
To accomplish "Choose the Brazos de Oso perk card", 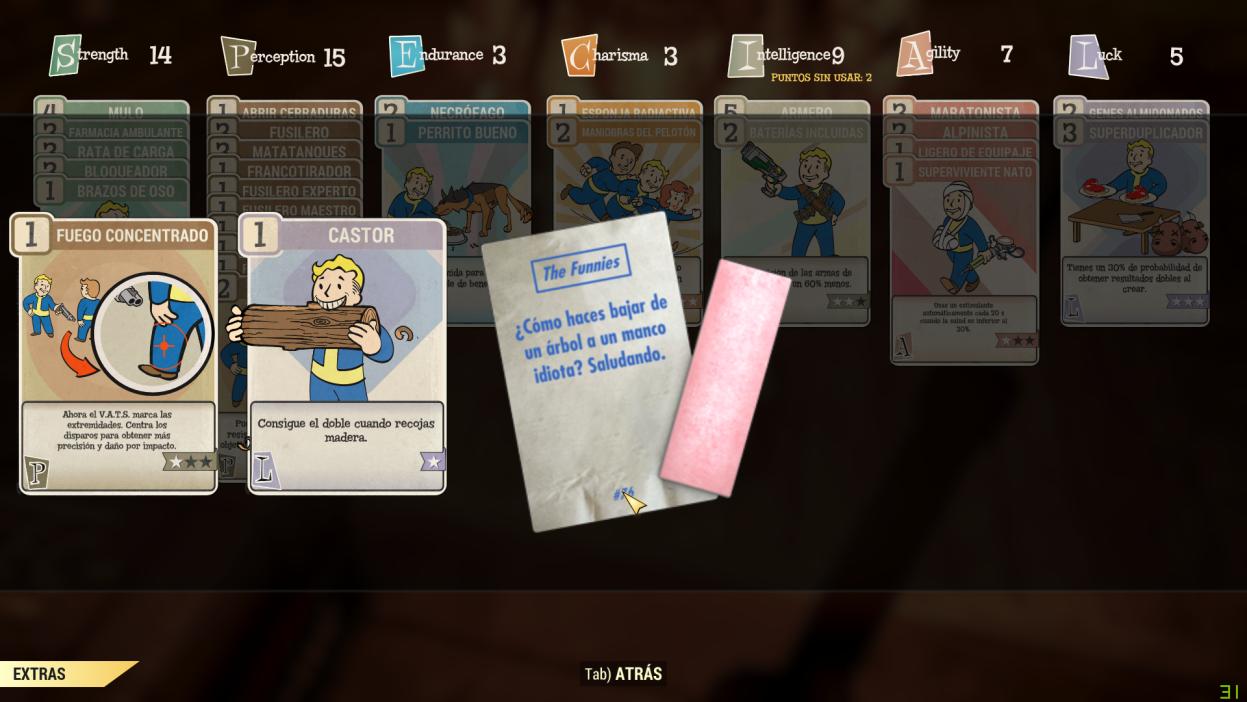I will tap(112, 191).
